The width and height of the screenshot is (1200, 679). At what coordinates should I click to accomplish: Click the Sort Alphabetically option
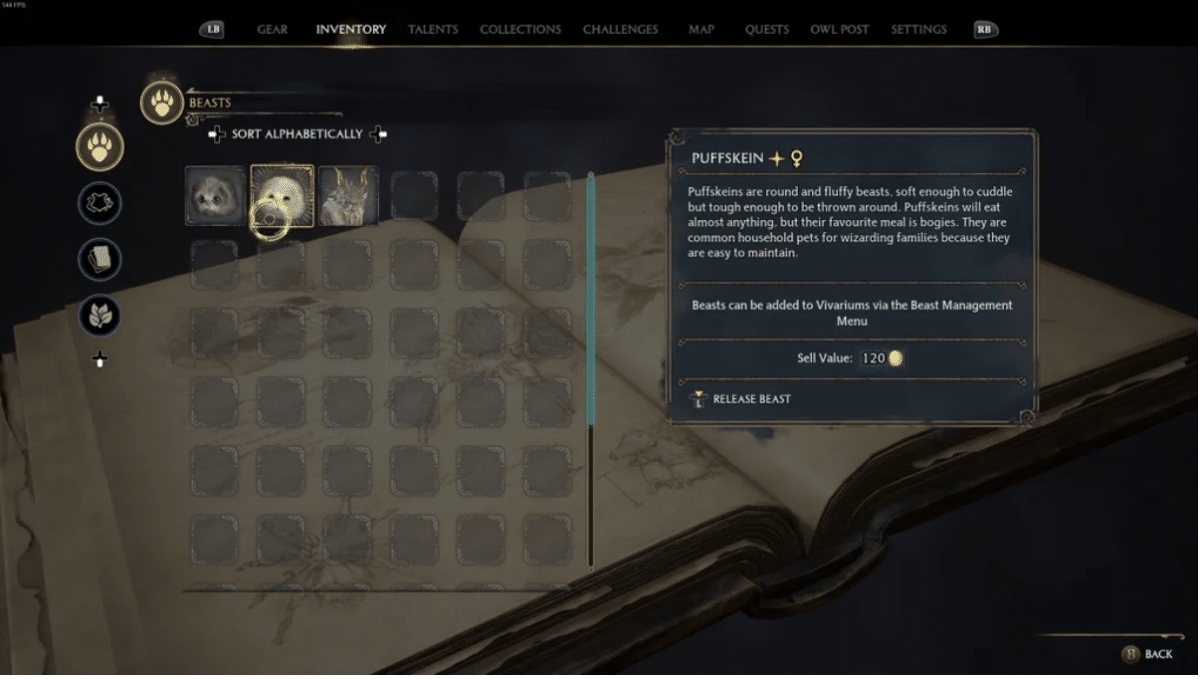297,134
